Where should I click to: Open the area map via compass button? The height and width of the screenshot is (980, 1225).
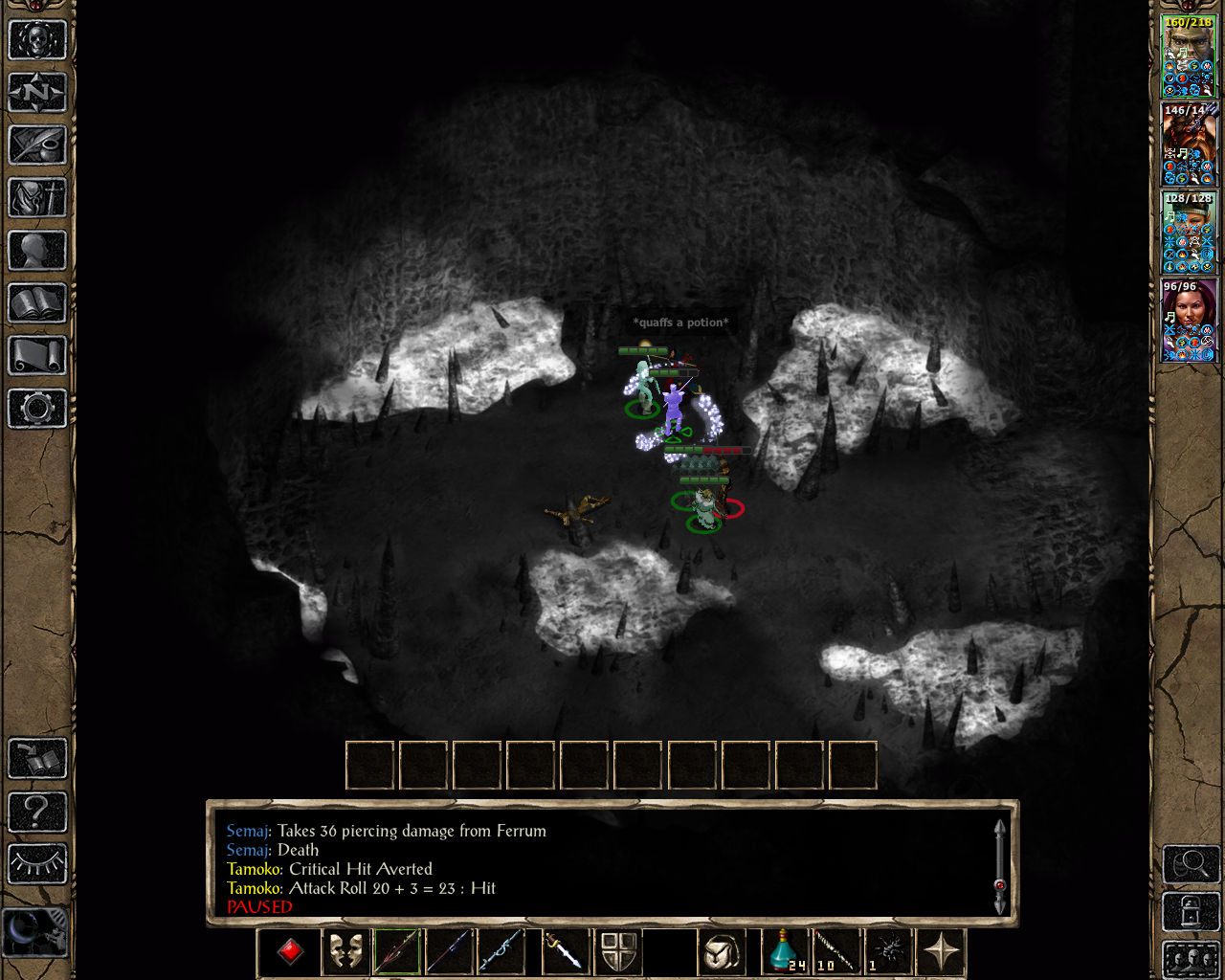coord(37,93)
